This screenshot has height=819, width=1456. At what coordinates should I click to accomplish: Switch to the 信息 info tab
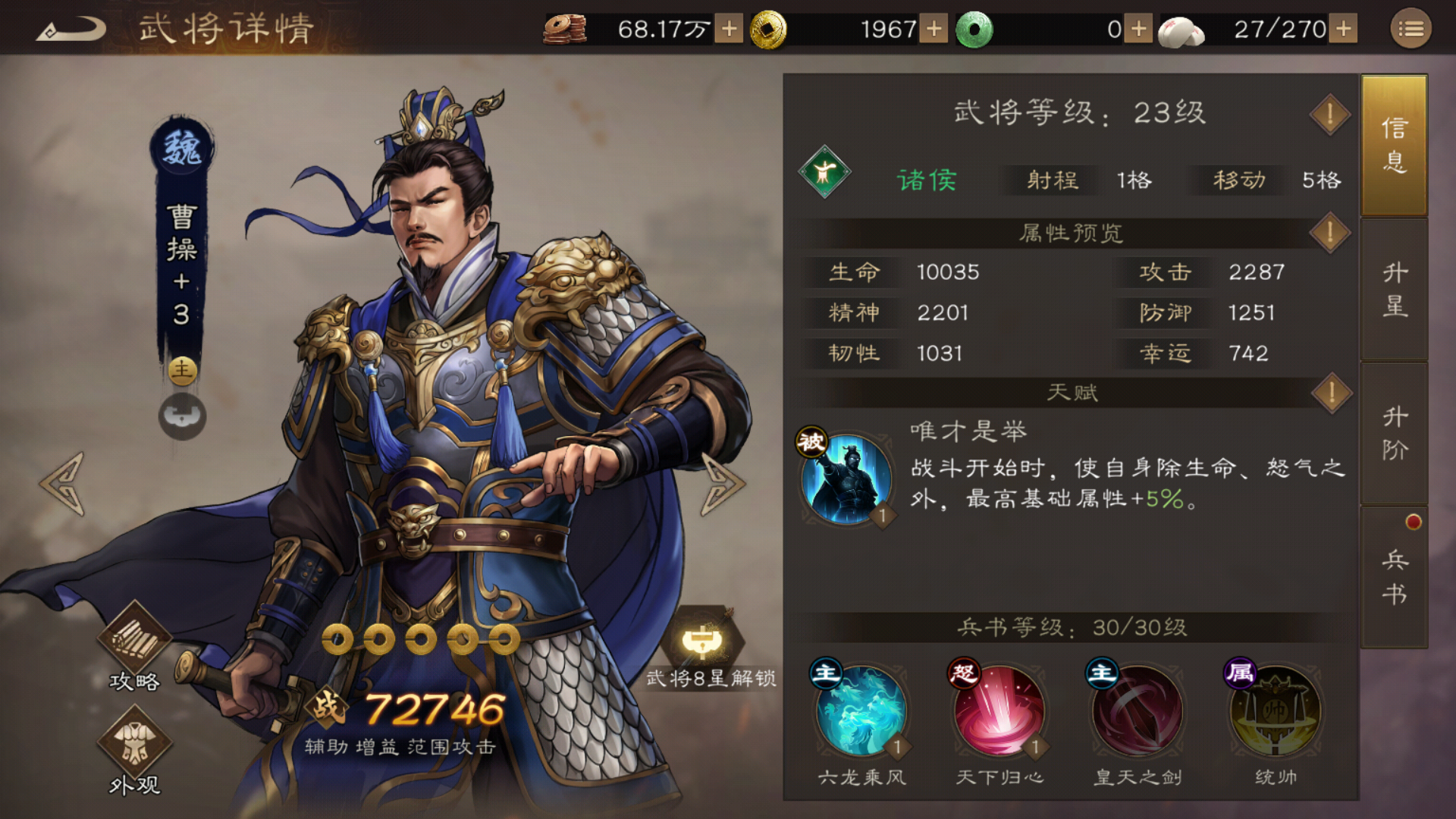pyautogui.click(x=1394, y=144)
